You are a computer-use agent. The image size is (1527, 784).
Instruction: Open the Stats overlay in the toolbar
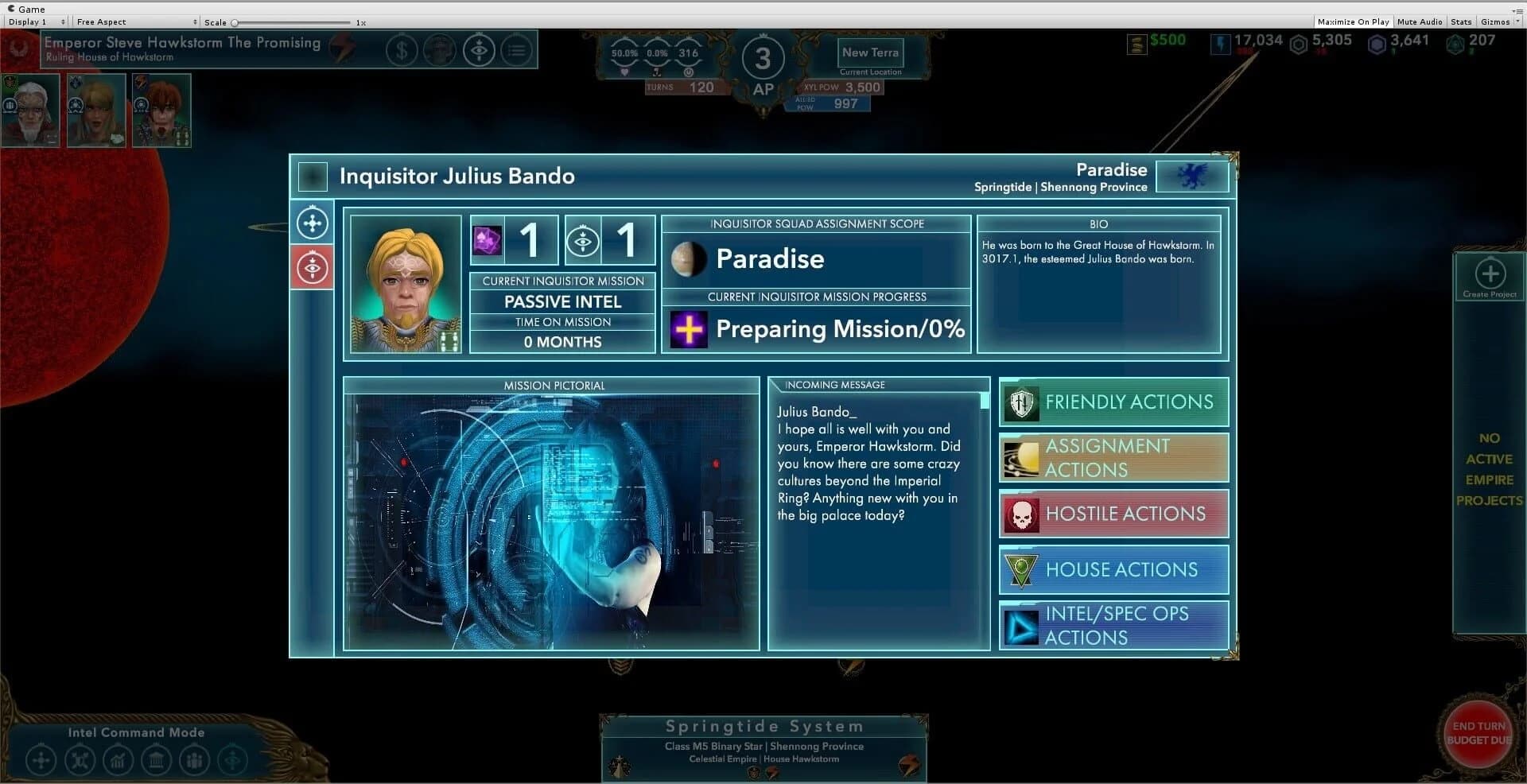tap(1461, 21)
